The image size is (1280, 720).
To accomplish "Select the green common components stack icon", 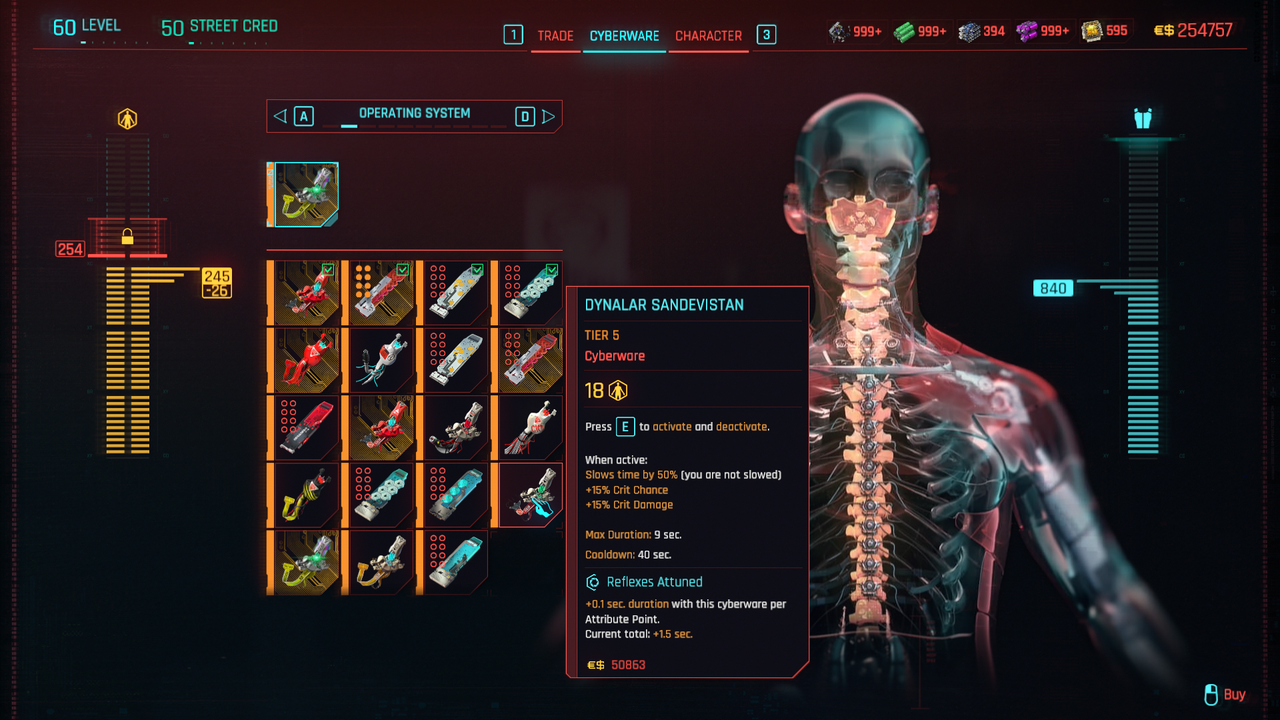I will [903, 30].
